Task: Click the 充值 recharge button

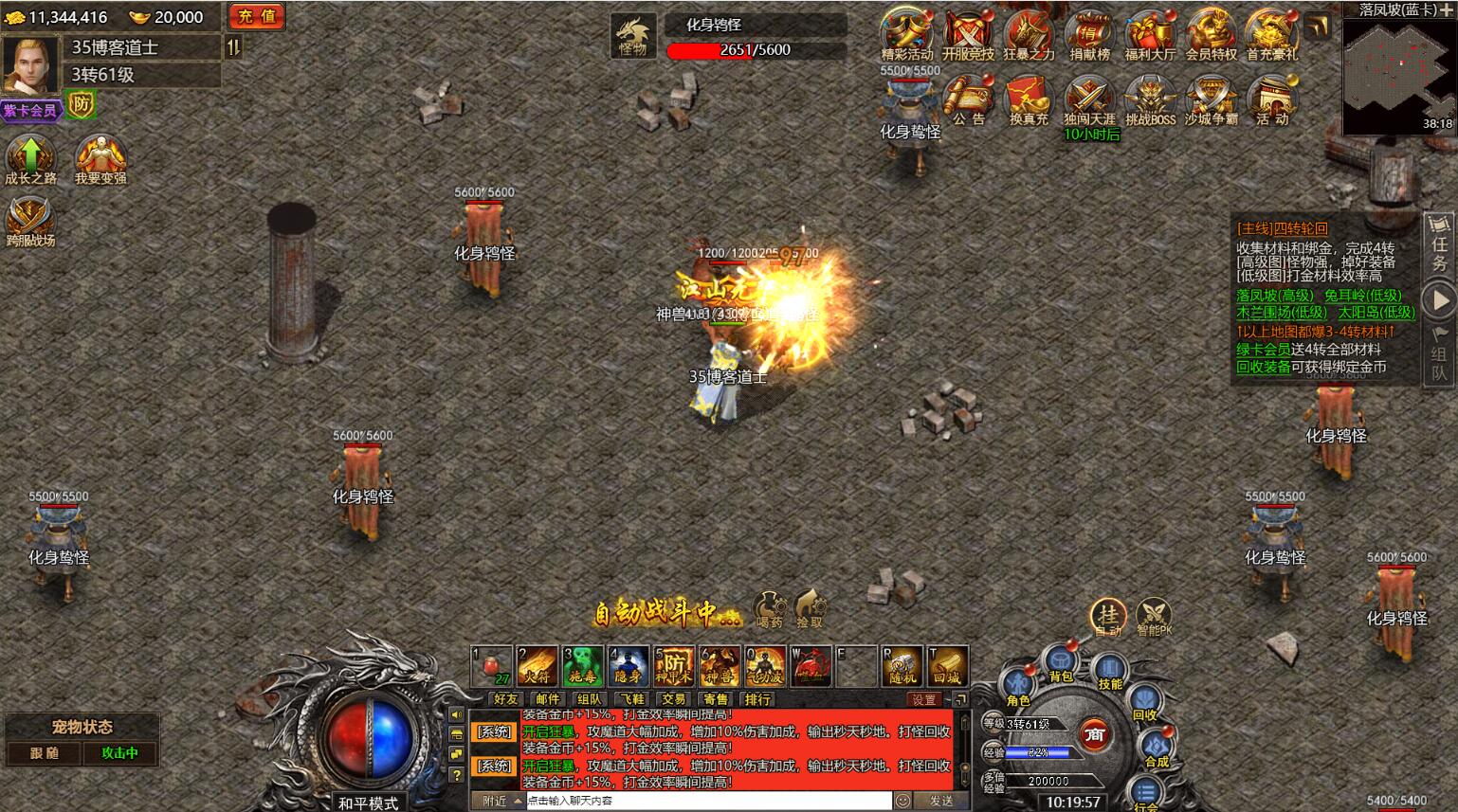Action: (x=256, y=16)
